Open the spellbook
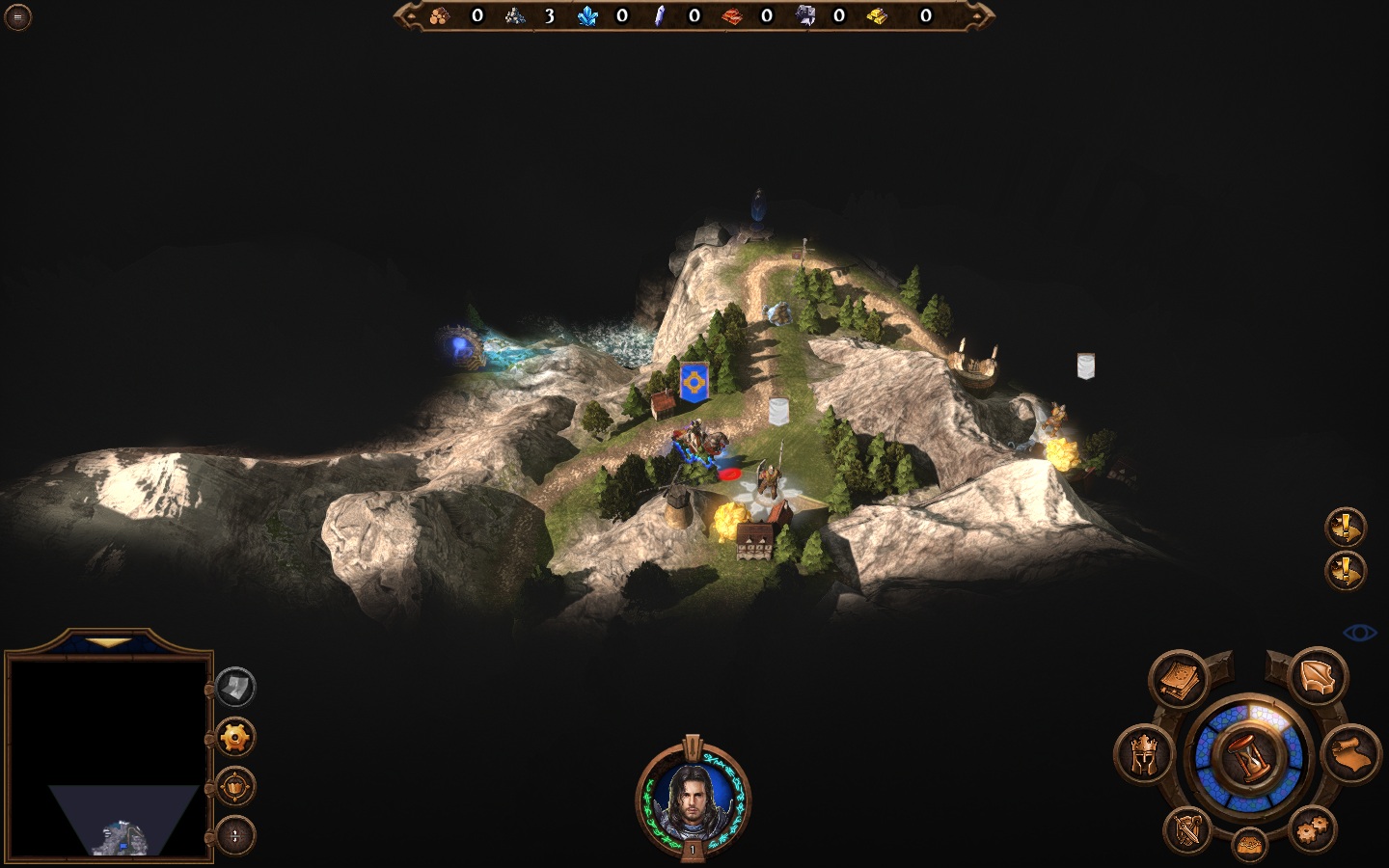 pyautogui.click(x=1178, y=680)
